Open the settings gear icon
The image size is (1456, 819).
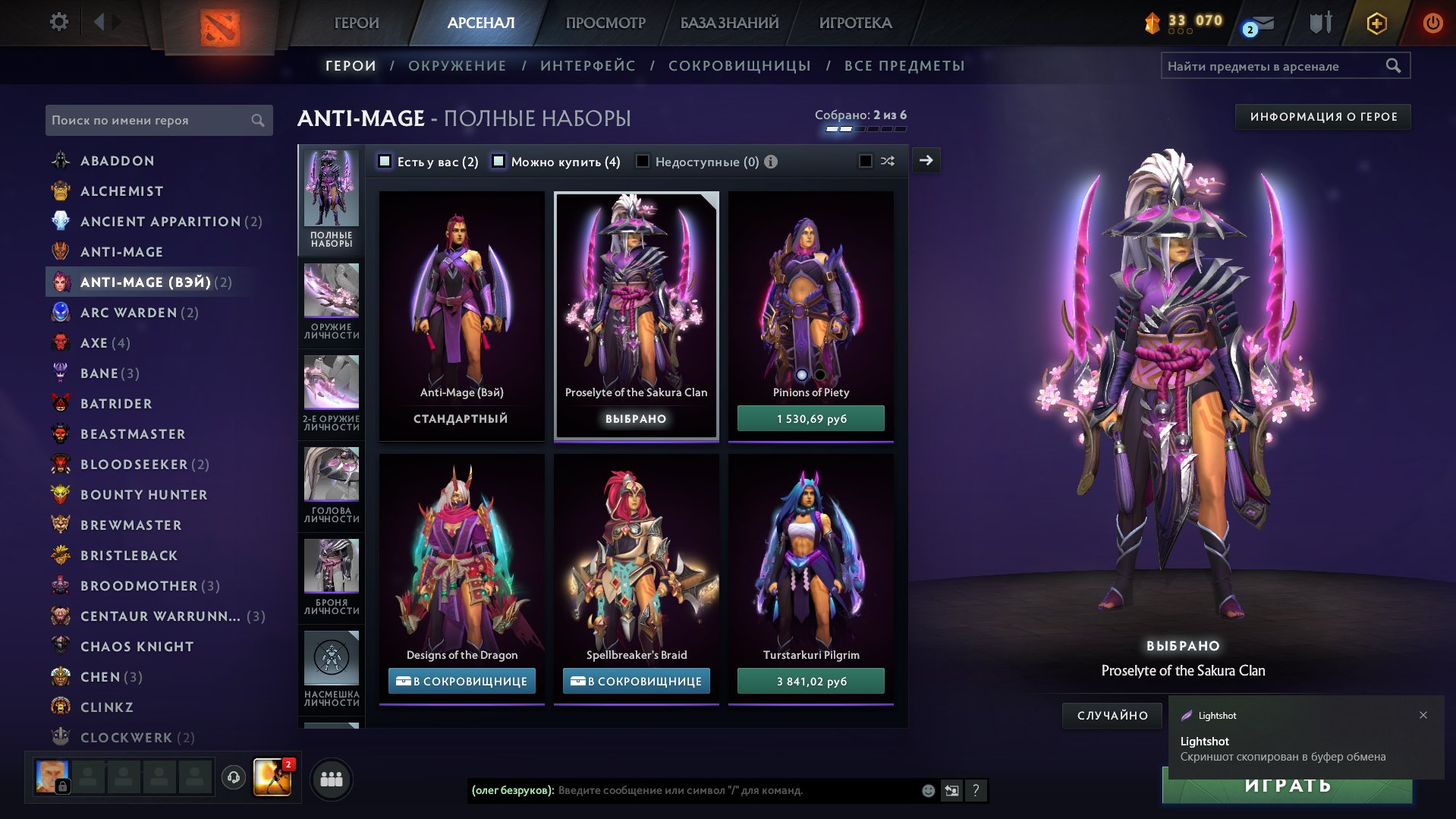pos(58,22)
